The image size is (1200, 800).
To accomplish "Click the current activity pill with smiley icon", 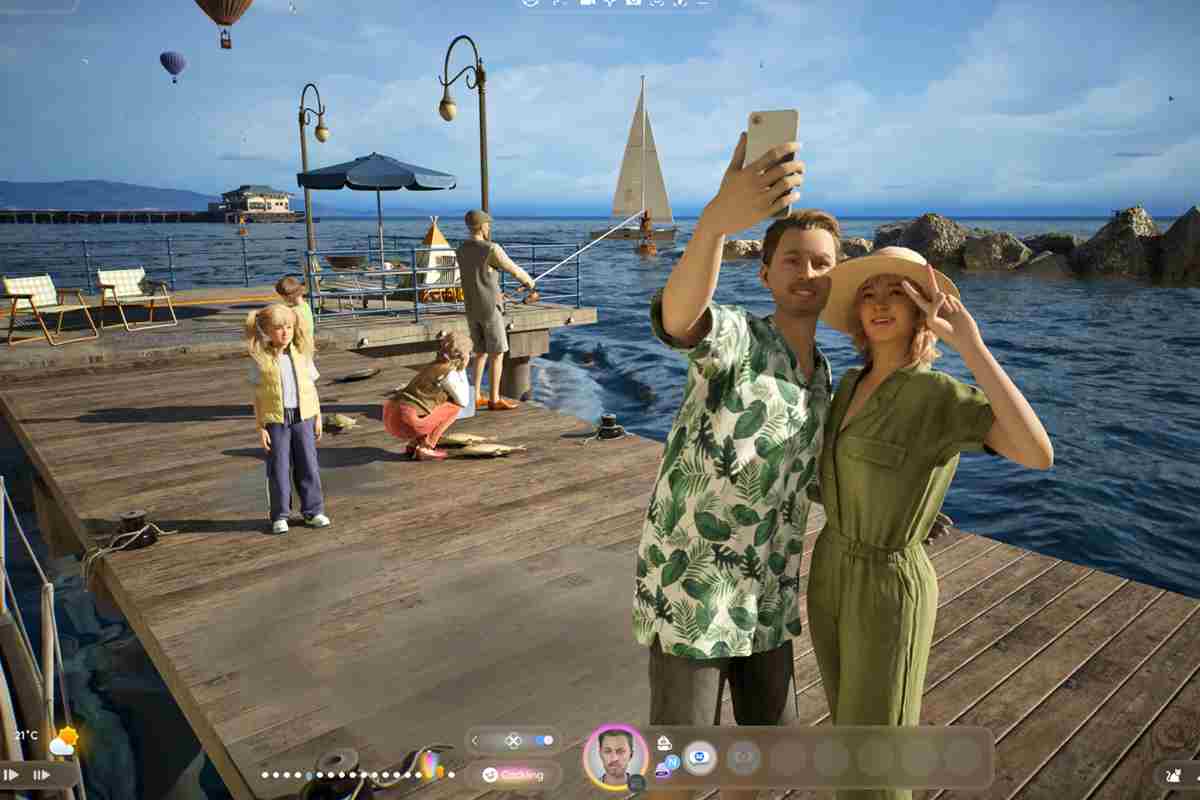I will pos(513,774).
